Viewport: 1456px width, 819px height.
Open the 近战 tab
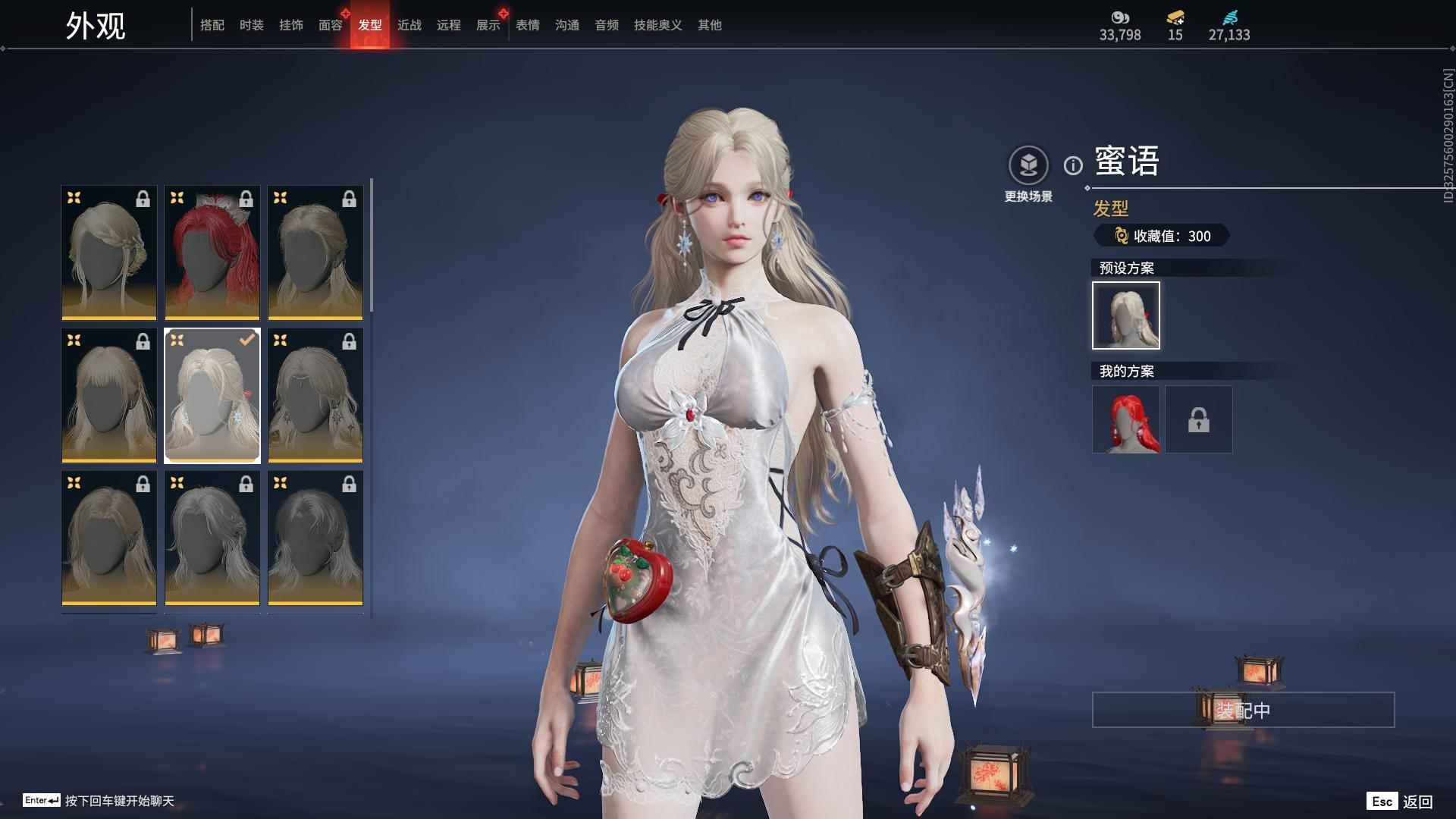(409, 25)
